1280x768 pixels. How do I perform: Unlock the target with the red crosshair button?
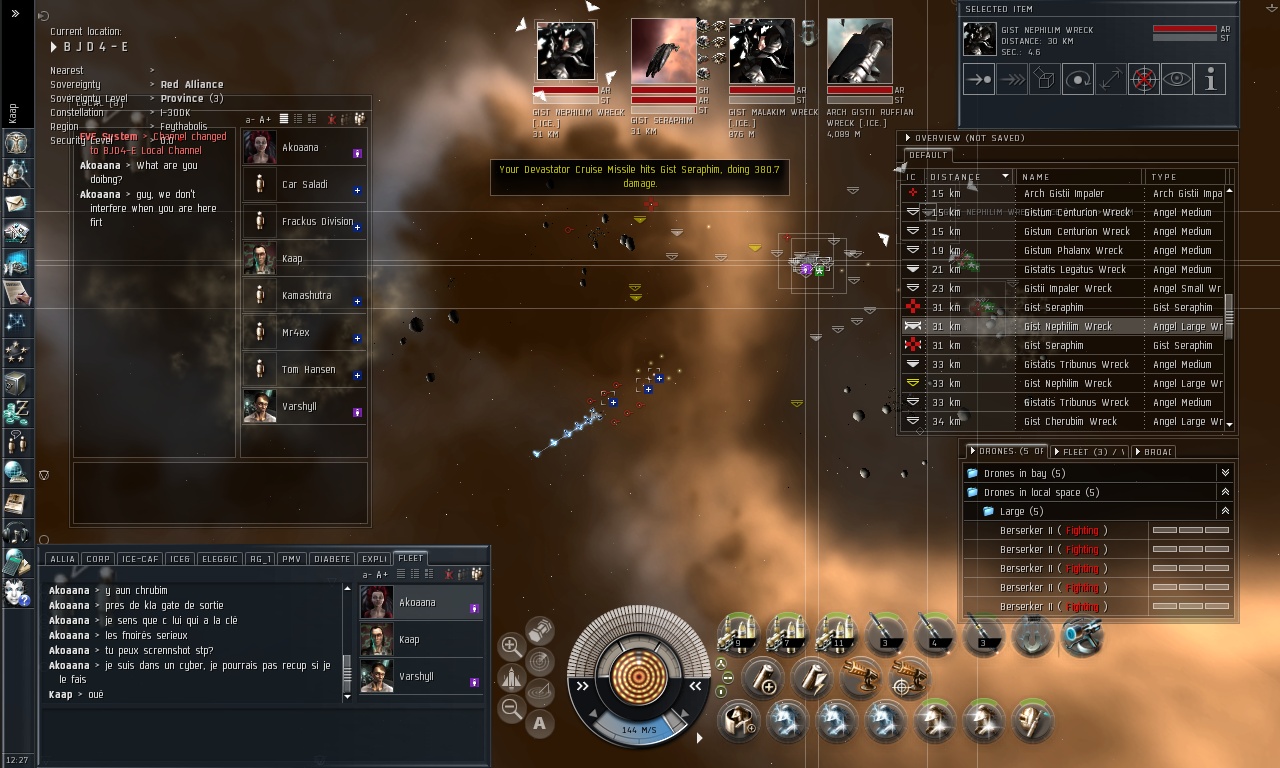1143,79
